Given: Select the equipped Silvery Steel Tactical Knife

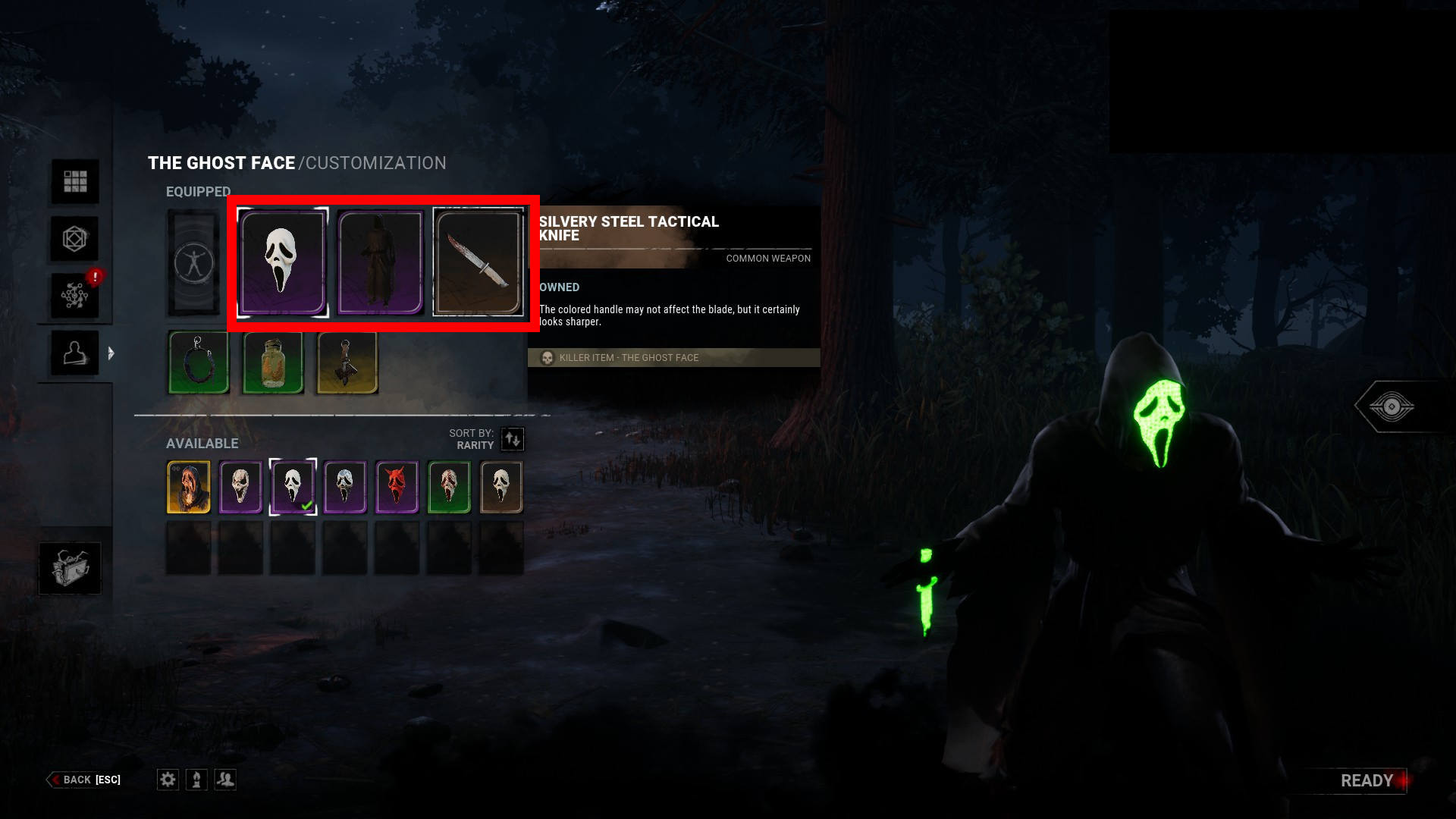Looking at the screenshot, I should click(x=479, y=263).
